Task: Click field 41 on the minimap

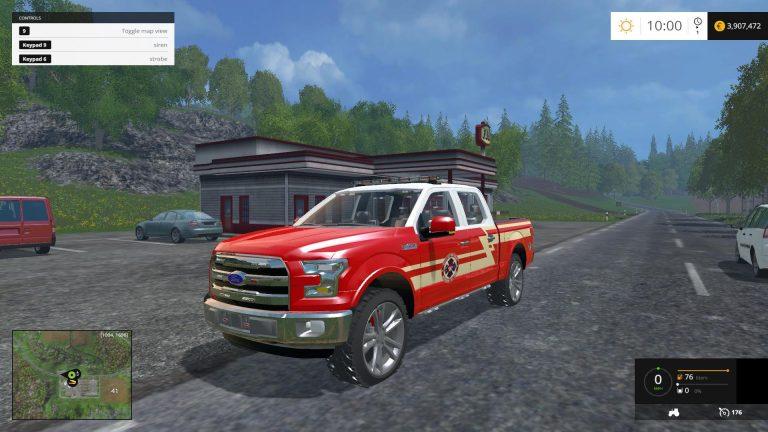Action: pyautogui.click(x=114, y=389)
